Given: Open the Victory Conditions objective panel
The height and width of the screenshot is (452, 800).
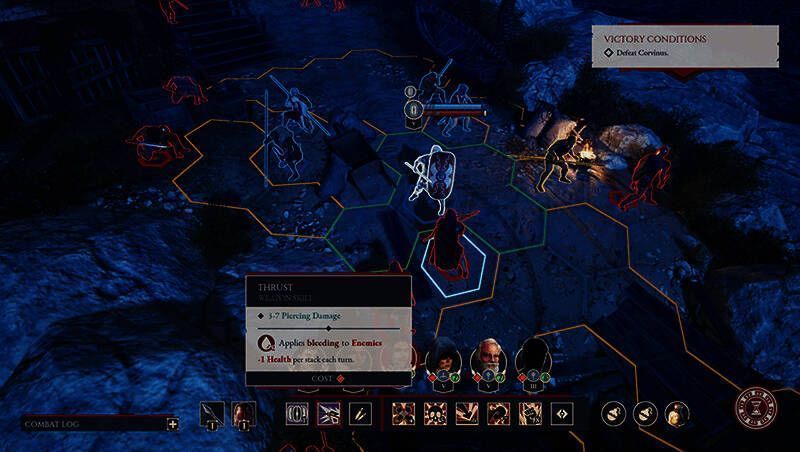Looking at the screenshot, I should tap(684, 46).
